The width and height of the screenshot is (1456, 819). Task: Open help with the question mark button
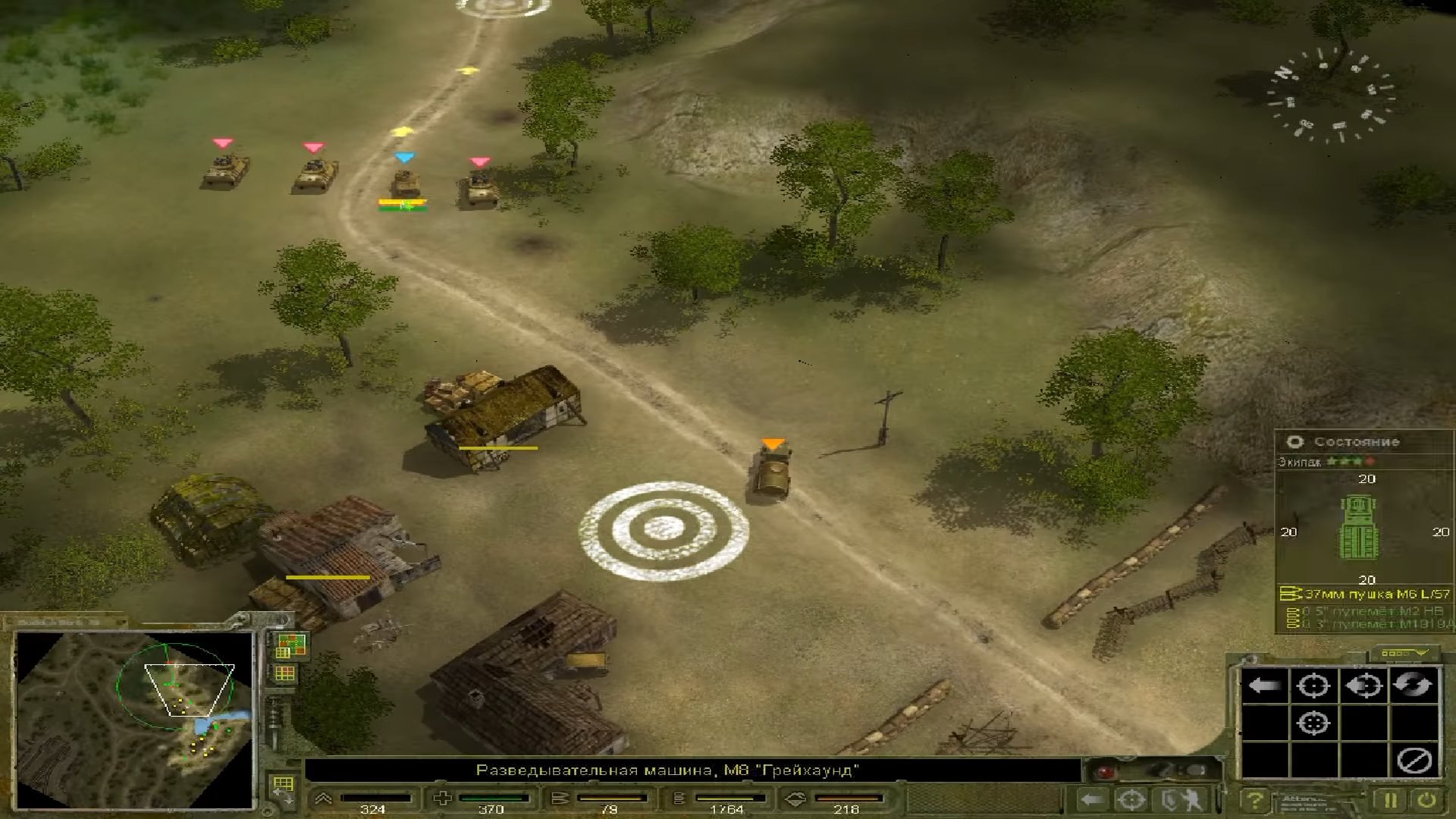tap(1255, 800)
